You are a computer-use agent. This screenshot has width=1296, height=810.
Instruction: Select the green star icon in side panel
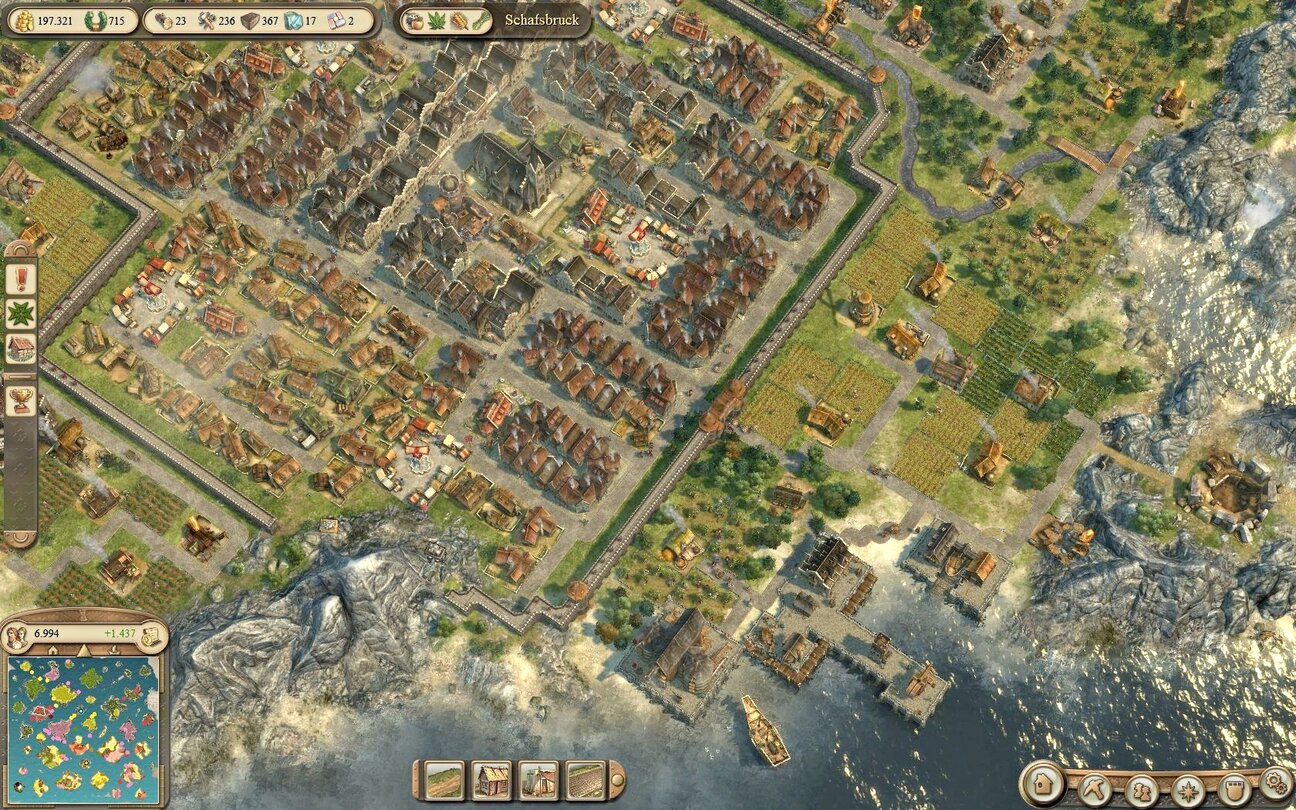[20, 313]
